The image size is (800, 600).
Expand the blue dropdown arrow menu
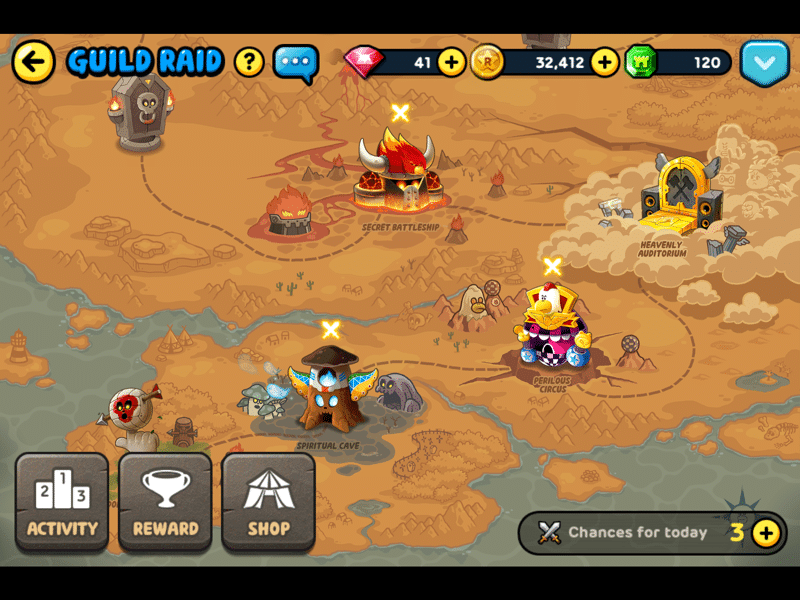765,62
